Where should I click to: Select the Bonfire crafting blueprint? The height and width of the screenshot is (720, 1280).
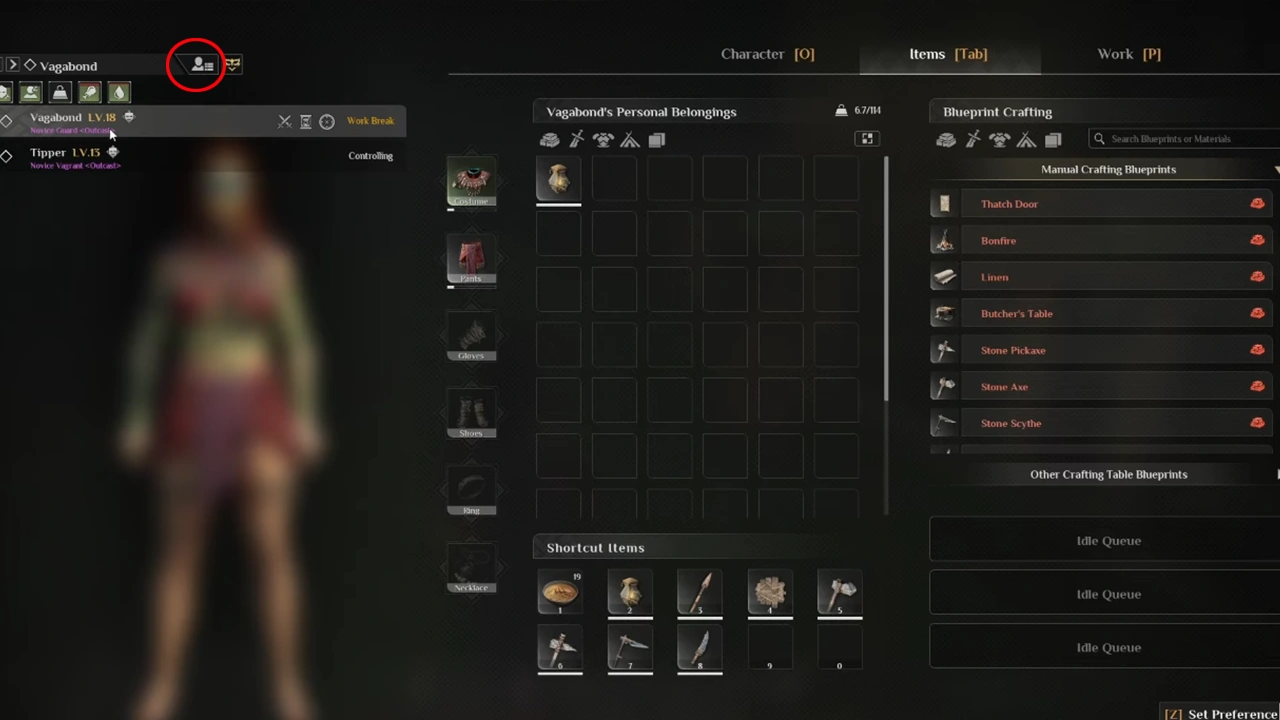coord(998,241)
